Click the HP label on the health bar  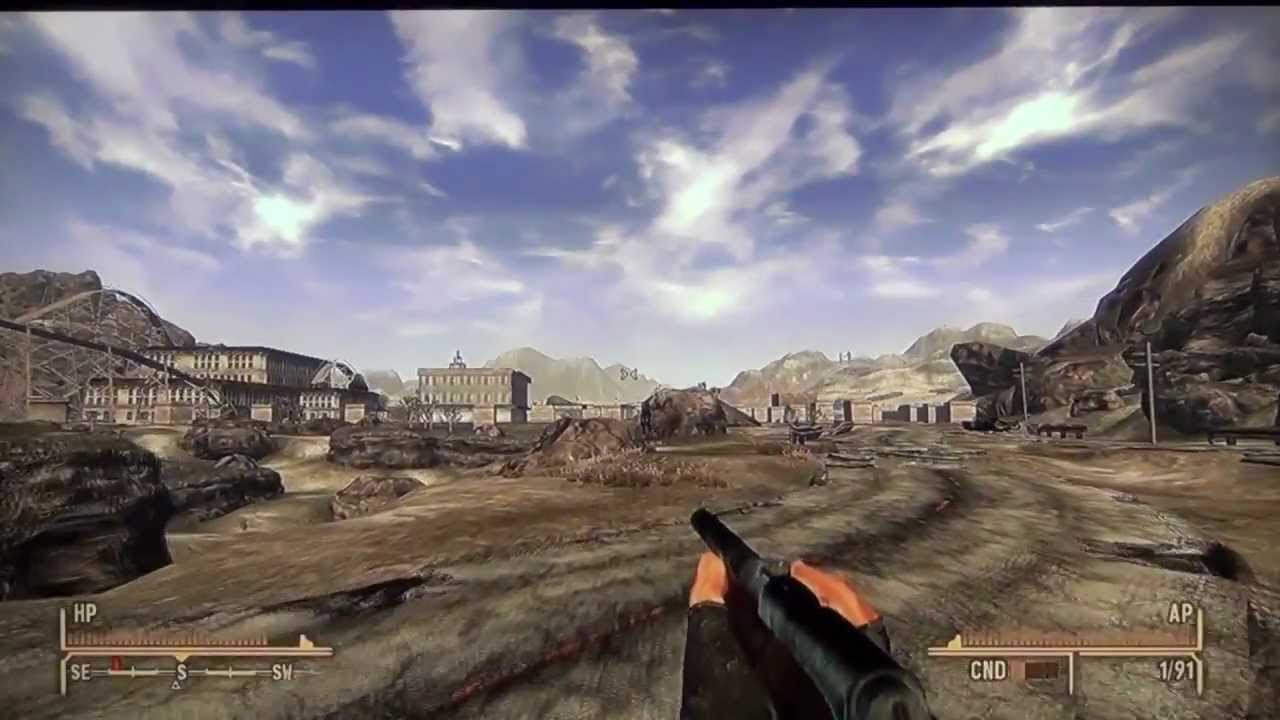pos(86,611)
